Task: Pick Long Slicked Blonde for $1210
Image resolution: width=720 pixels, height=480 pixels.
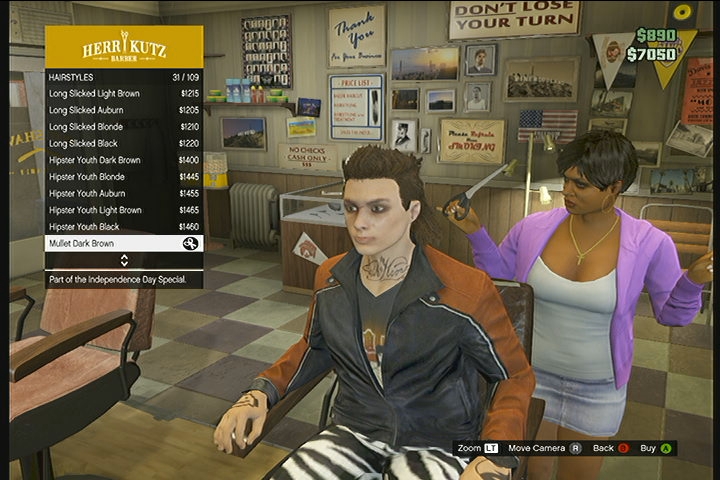Action: (124, 127)
